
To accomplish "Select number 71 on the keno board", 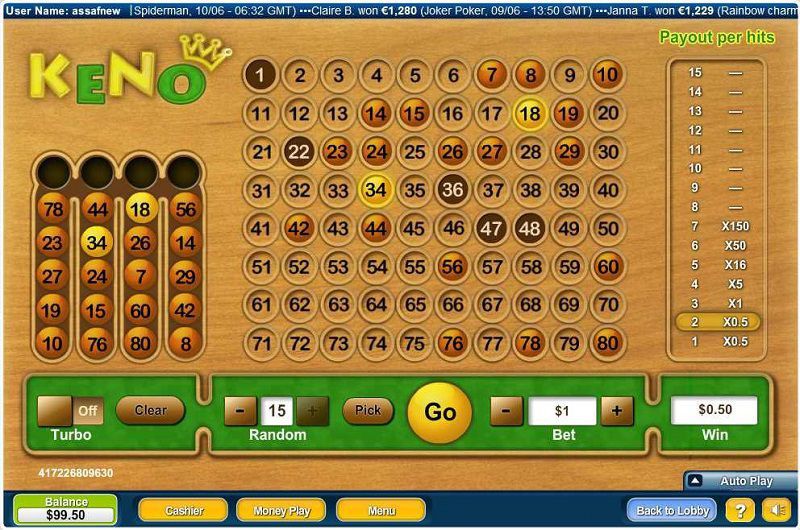I will (x=261, y=343).
